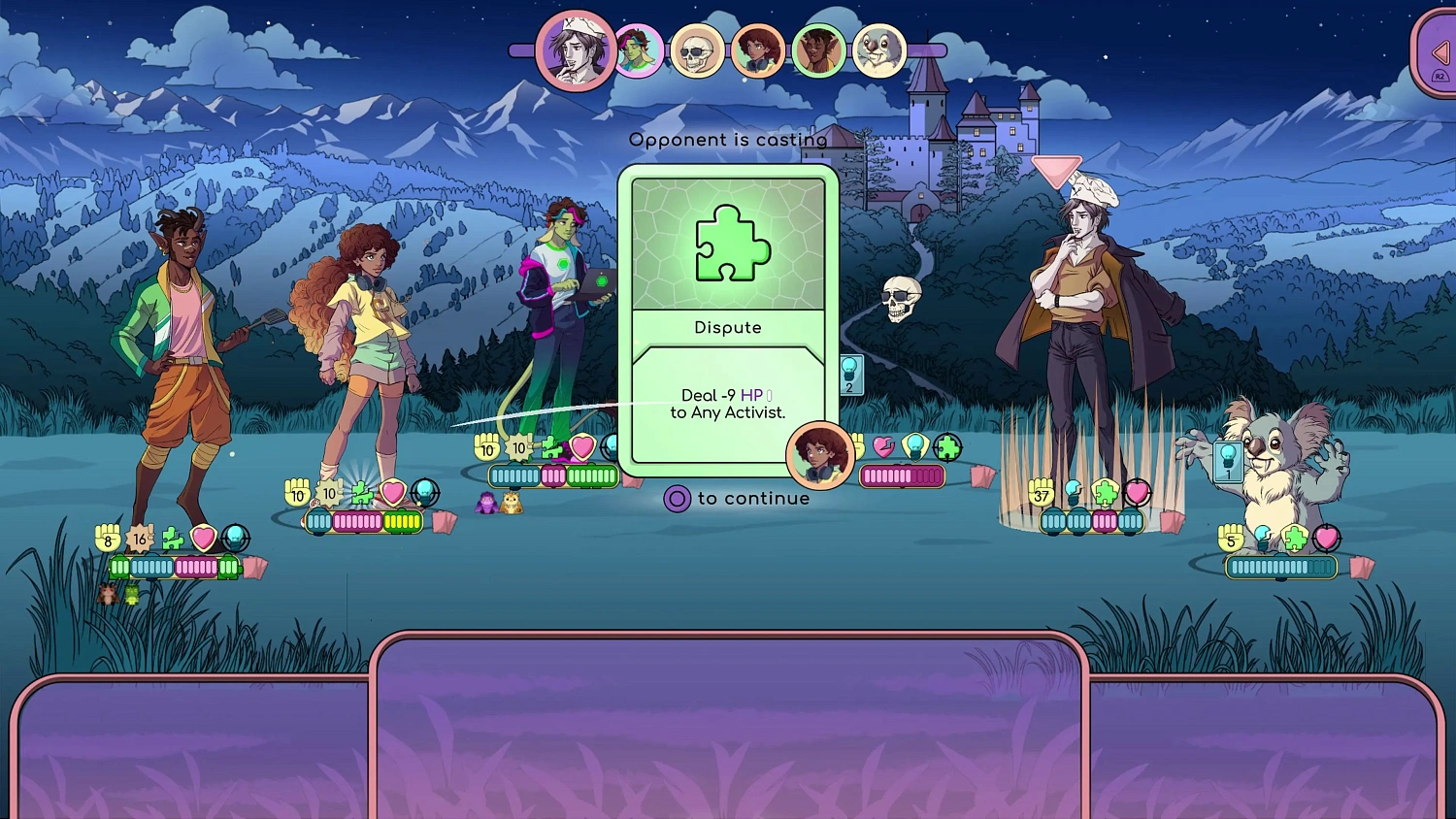
Task: Inspect the chef's 37 fist stat icon
Action: click(1042, 494)
